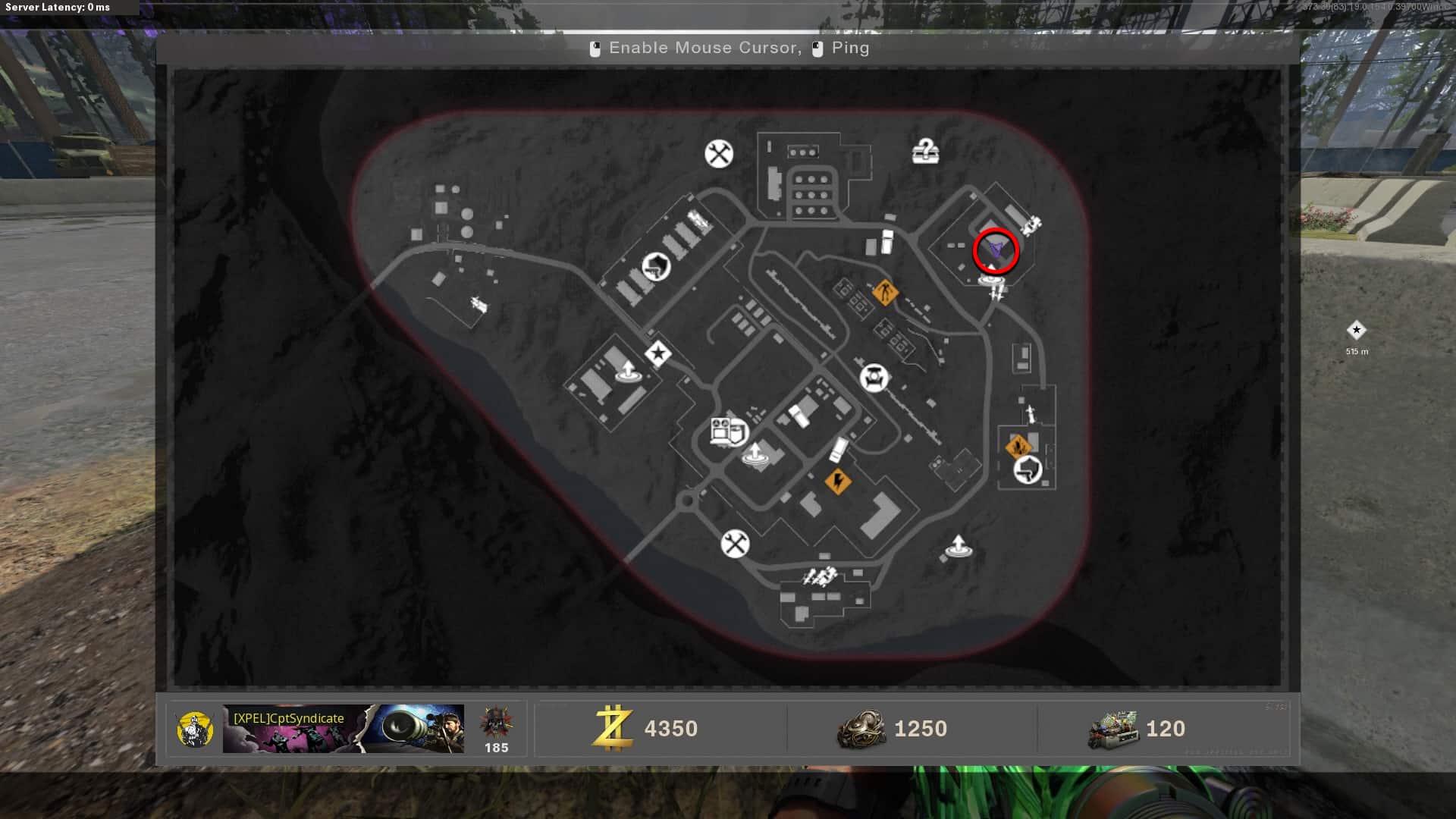Viewport: 1456px width, 819px height.
Task: Ping the mystery box question mark marker
Action: [x=925, y=152]
